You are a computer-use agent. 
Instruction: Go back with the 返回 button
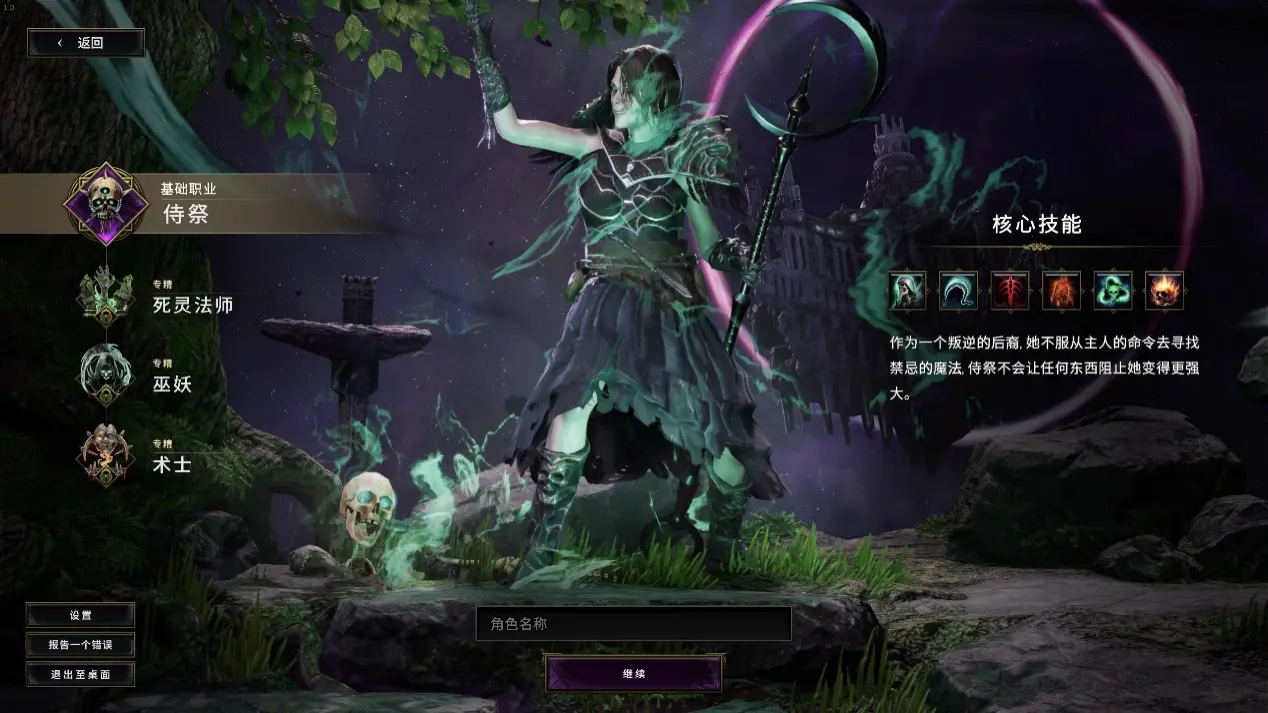click(x=86, y=43)
